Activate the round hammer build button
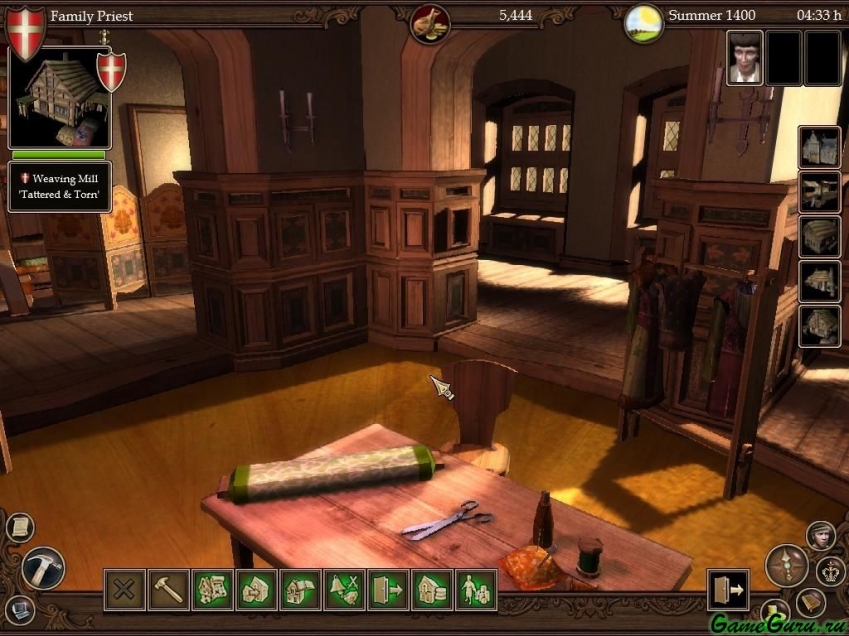Image resolution: width=849 pixels, height=636 pixels. (x=43, y=567)
